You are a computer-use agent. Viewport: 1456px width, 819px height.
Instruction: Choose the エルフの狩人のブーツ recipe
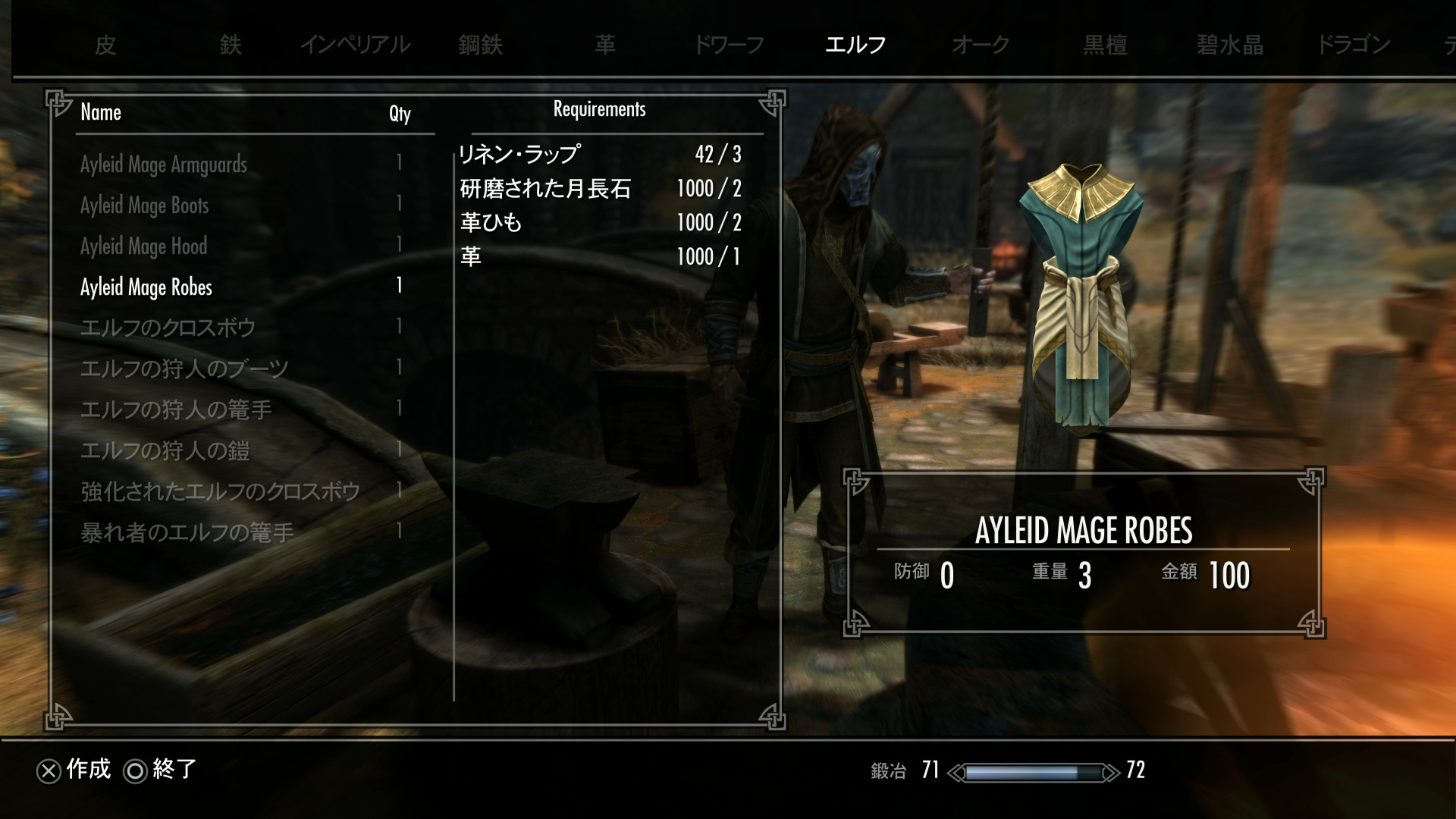click(x=184, y=369)
